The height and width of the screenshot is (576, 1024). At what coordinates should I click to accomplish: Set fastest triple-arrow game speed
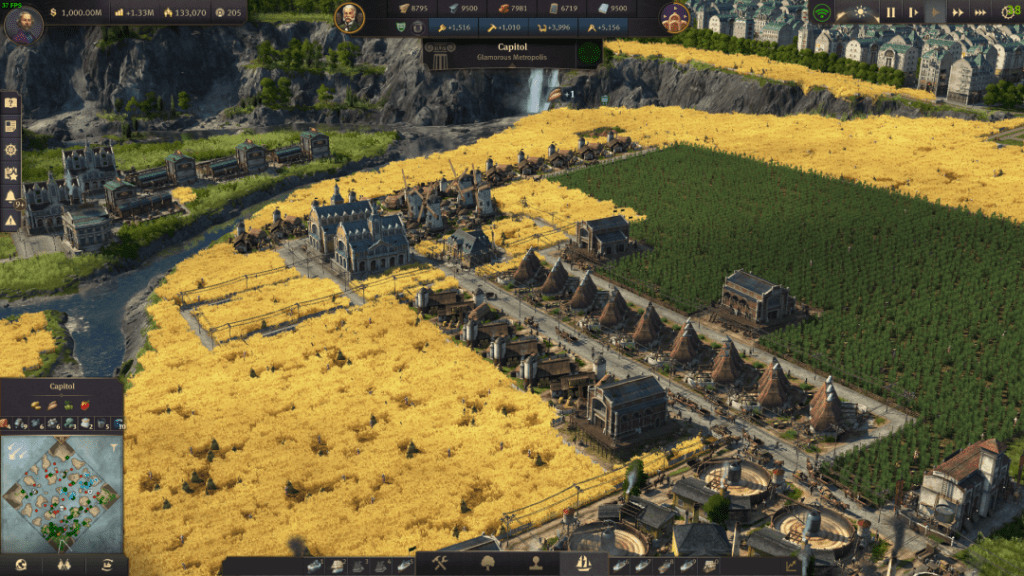click(x=982, y=13)
